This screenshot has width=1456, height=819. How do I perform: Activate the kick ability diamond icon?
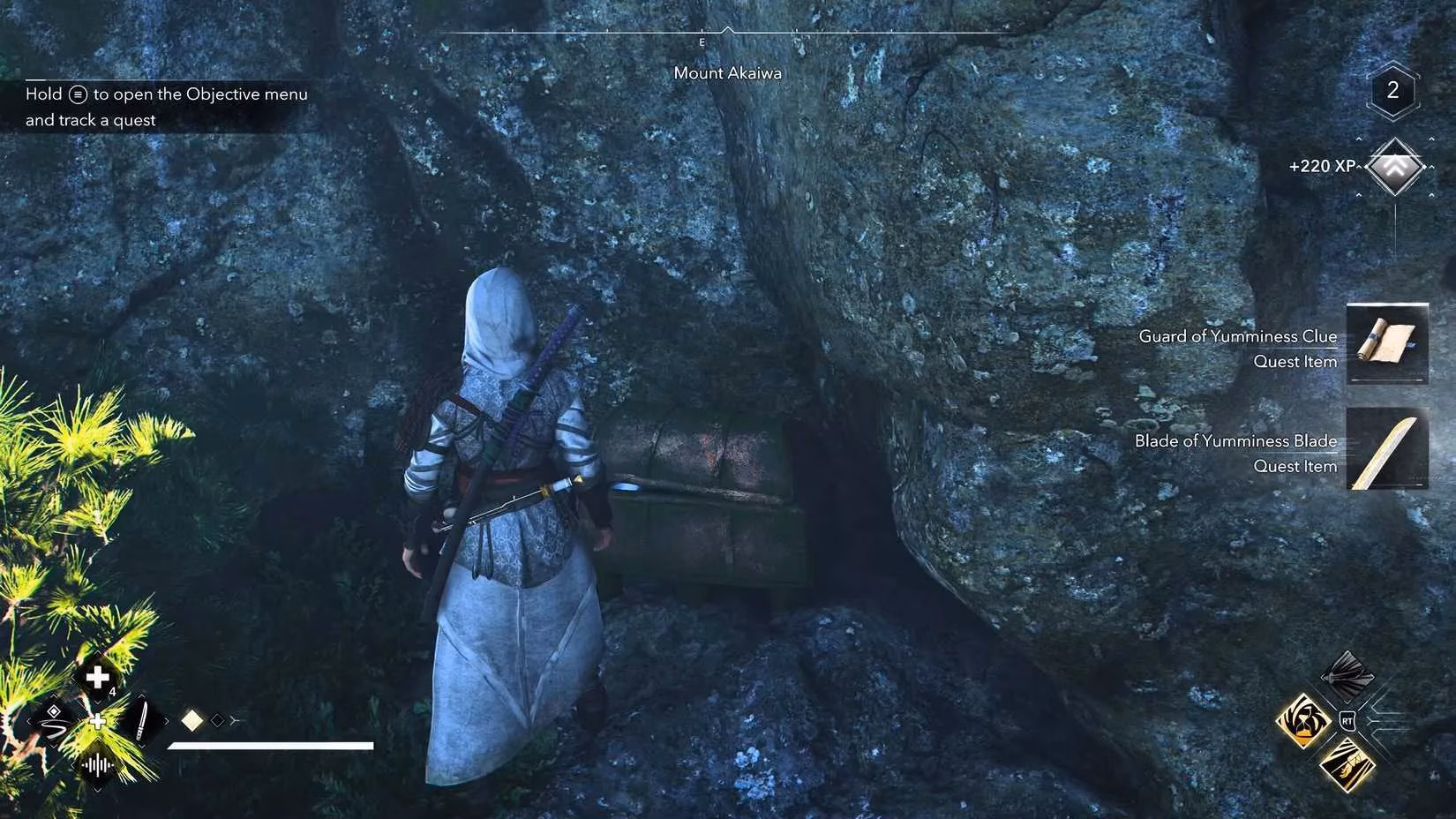pyautogui.click(x=1346, y=766)
